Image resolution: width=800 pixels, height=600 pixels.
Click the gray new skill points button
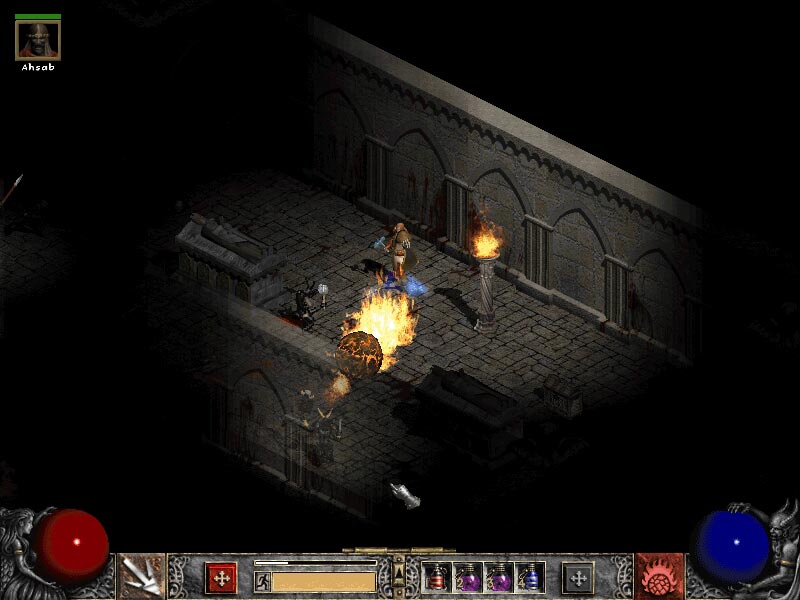pos(577,577)
